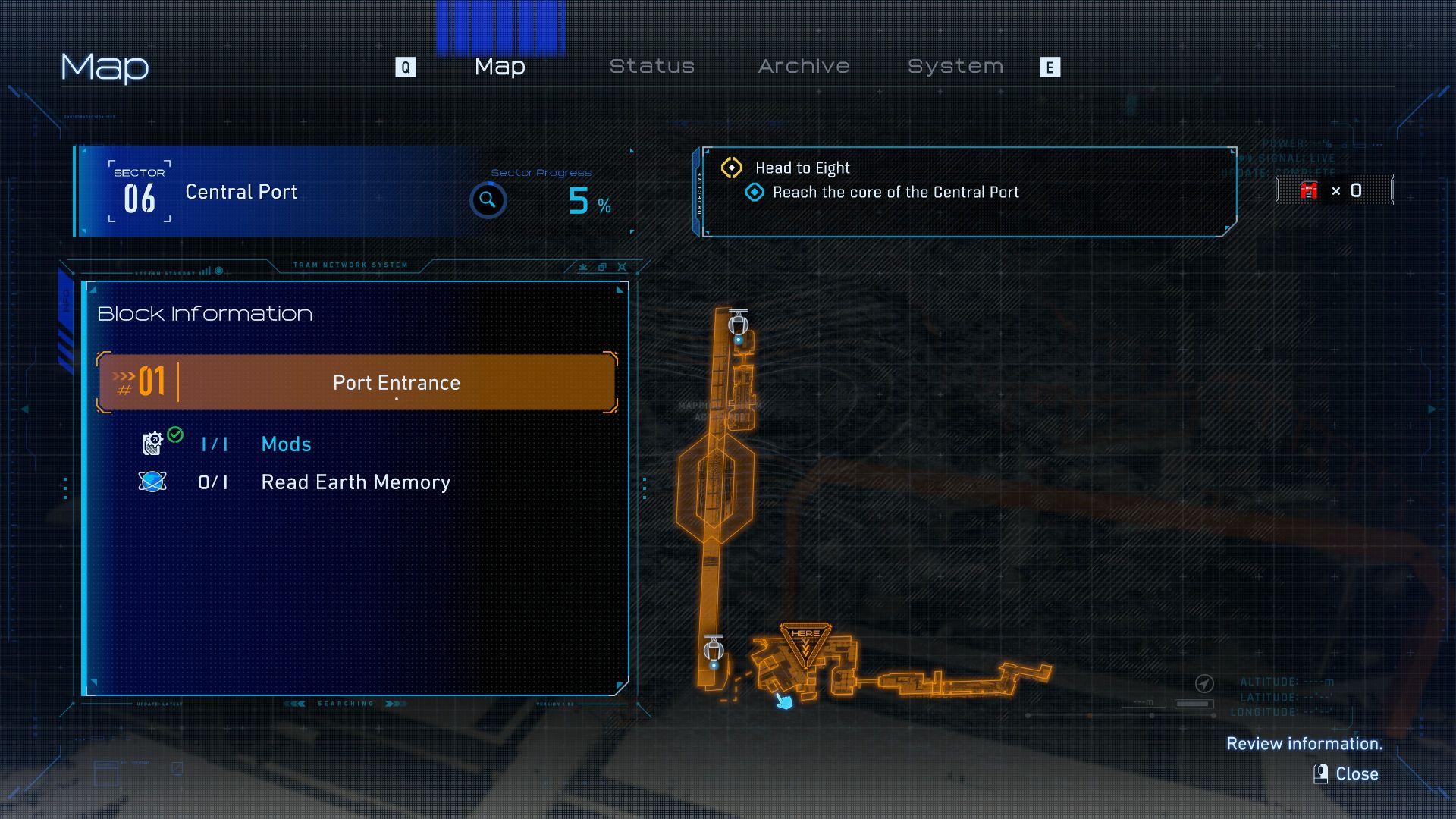Go to the System tab
This screenshot has width=1456, height=819.
click(x=955, y=67)
